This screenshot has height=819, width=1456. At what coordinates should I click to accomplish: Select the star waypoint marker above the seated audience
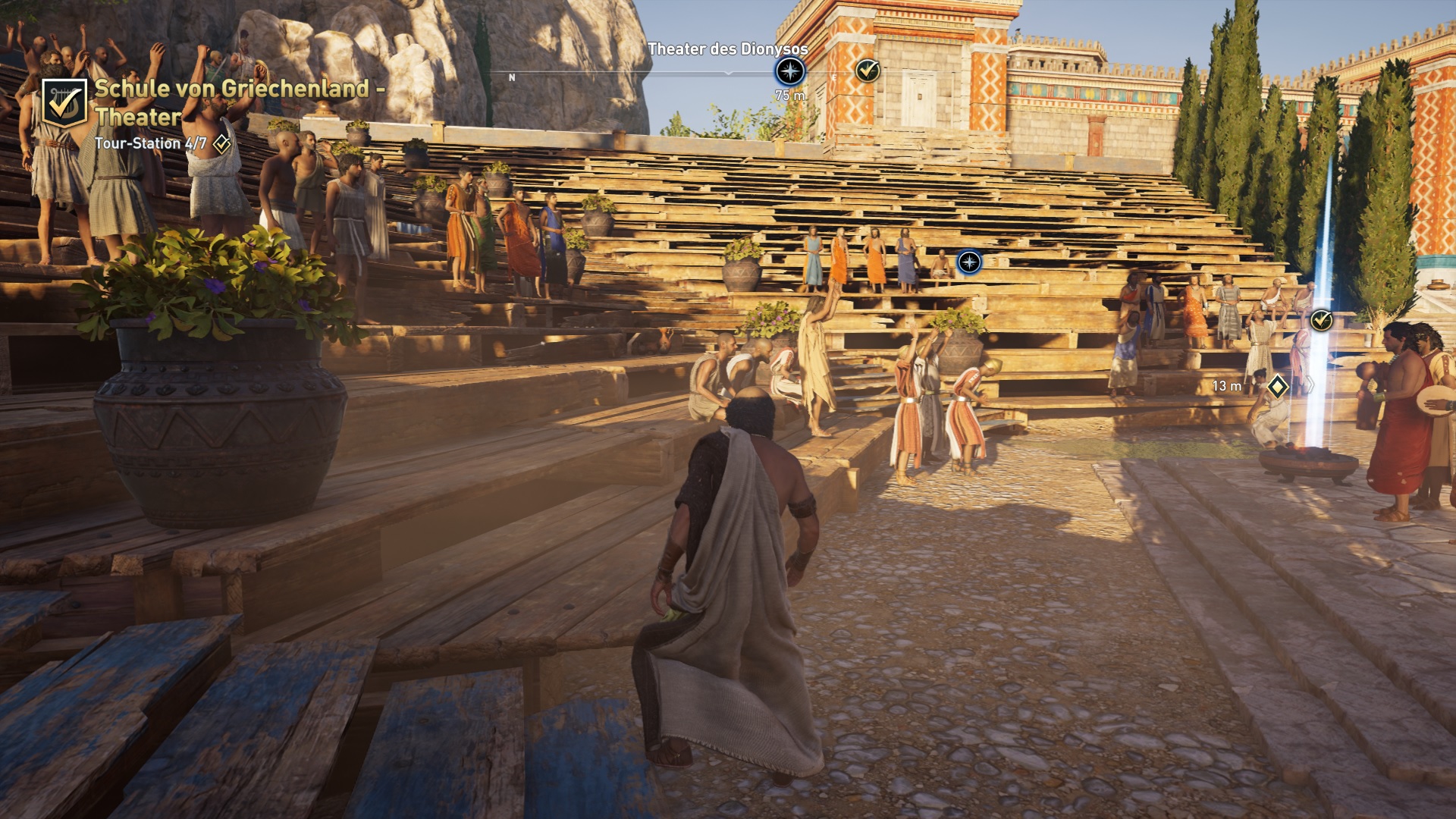pyautogui.click(x=969, y=262)
